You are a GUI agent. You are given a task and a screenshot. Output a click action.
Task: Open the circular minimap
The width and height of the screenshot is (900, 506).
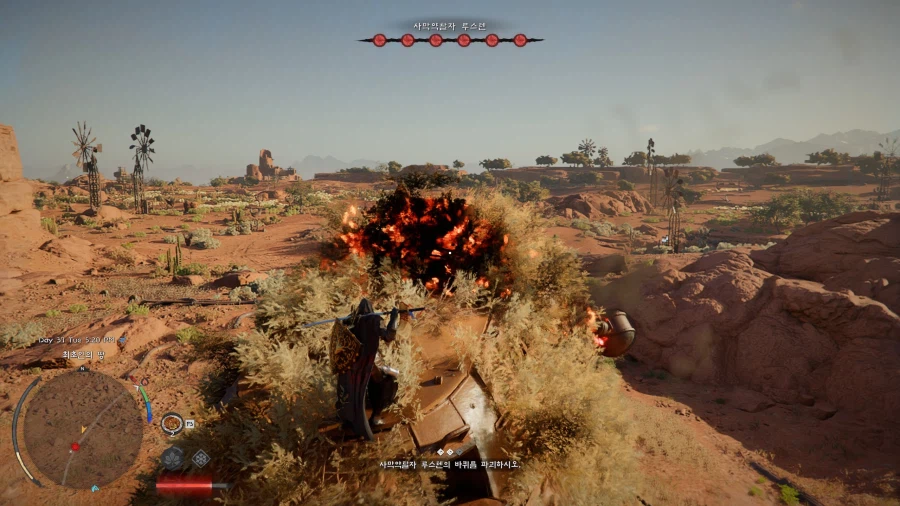click(x=82, y=429)
